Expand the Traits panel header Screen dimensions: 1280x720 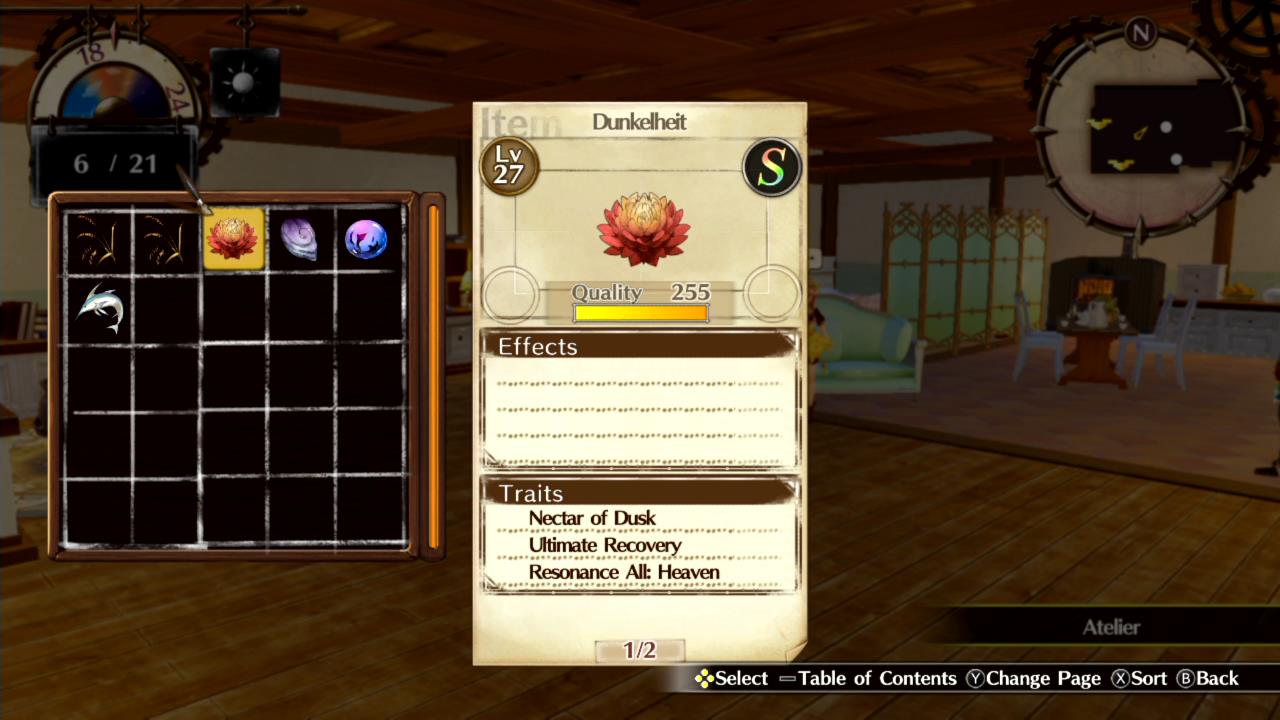click(x=531, y=493)
